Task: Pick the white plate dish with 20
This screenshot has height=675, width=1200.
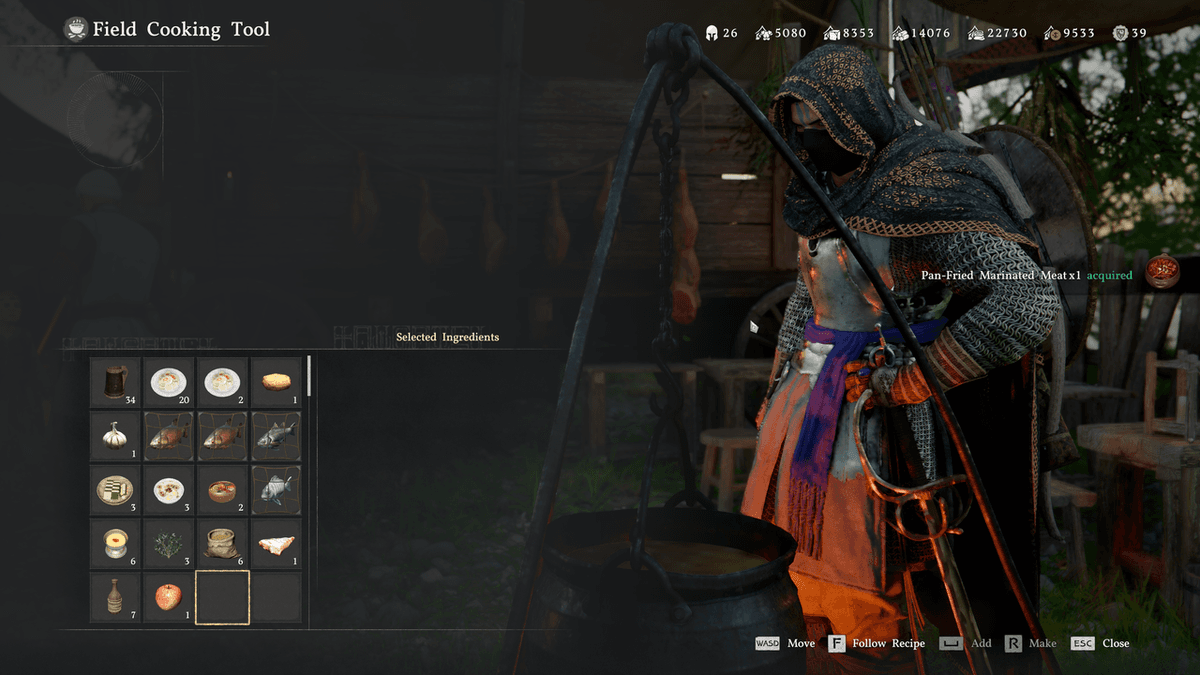Action: pos(168,382)
